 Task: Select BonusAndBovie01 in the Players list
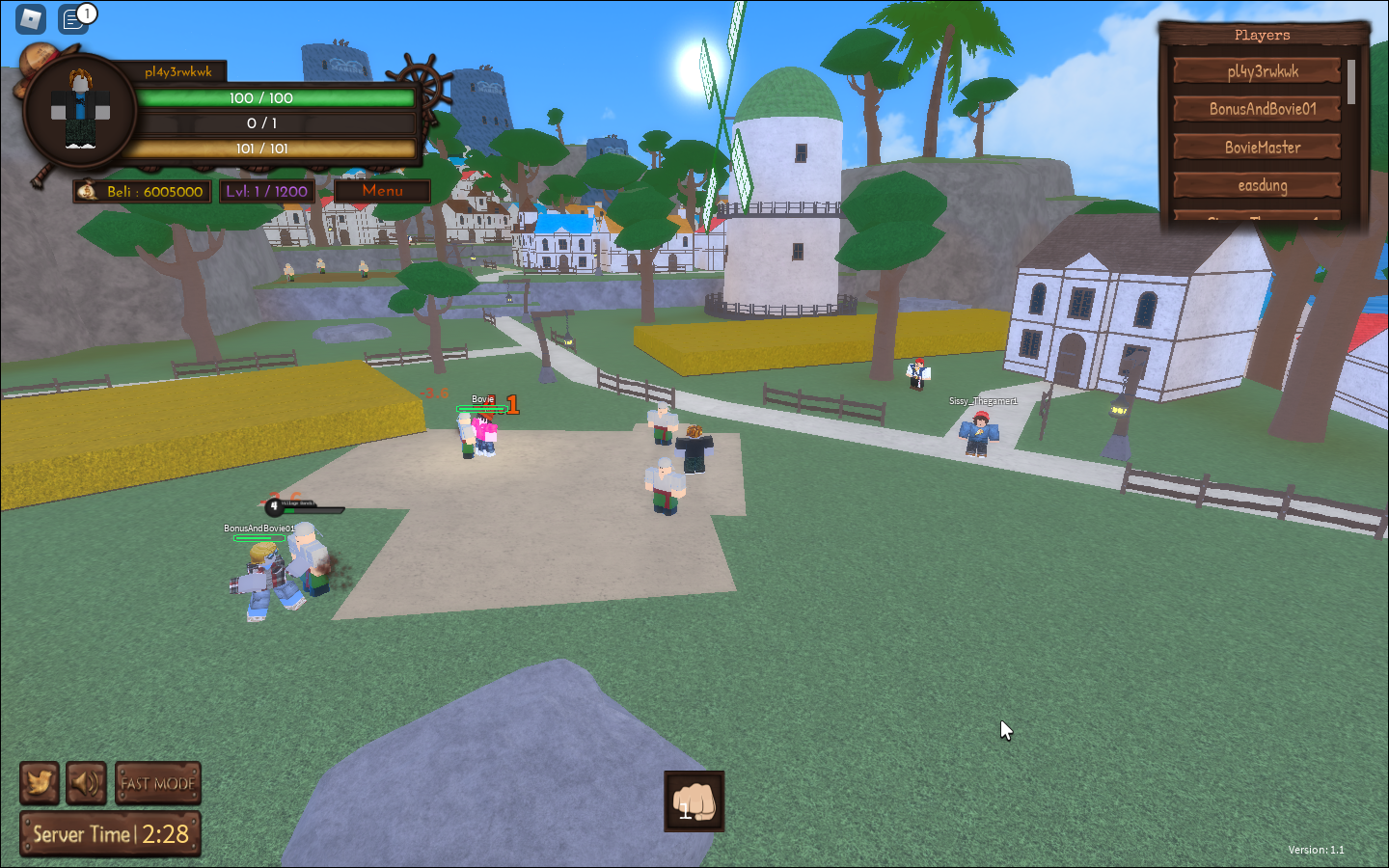click(1256, 109)
